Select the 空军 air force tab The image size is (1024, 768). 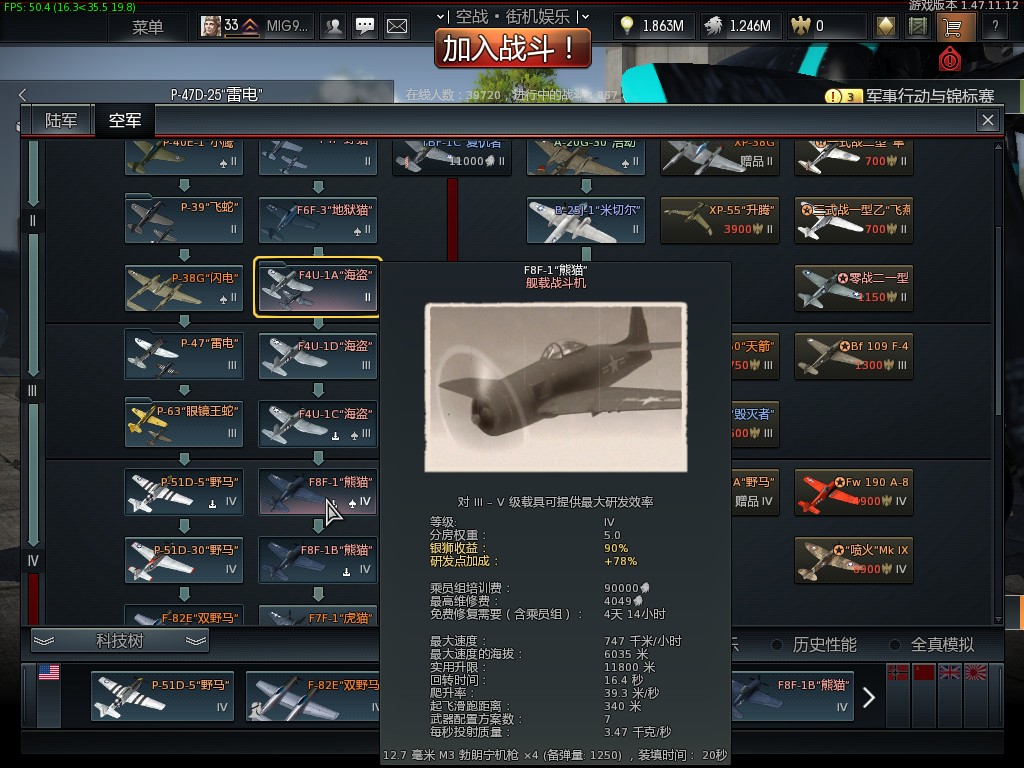(125, 121)
